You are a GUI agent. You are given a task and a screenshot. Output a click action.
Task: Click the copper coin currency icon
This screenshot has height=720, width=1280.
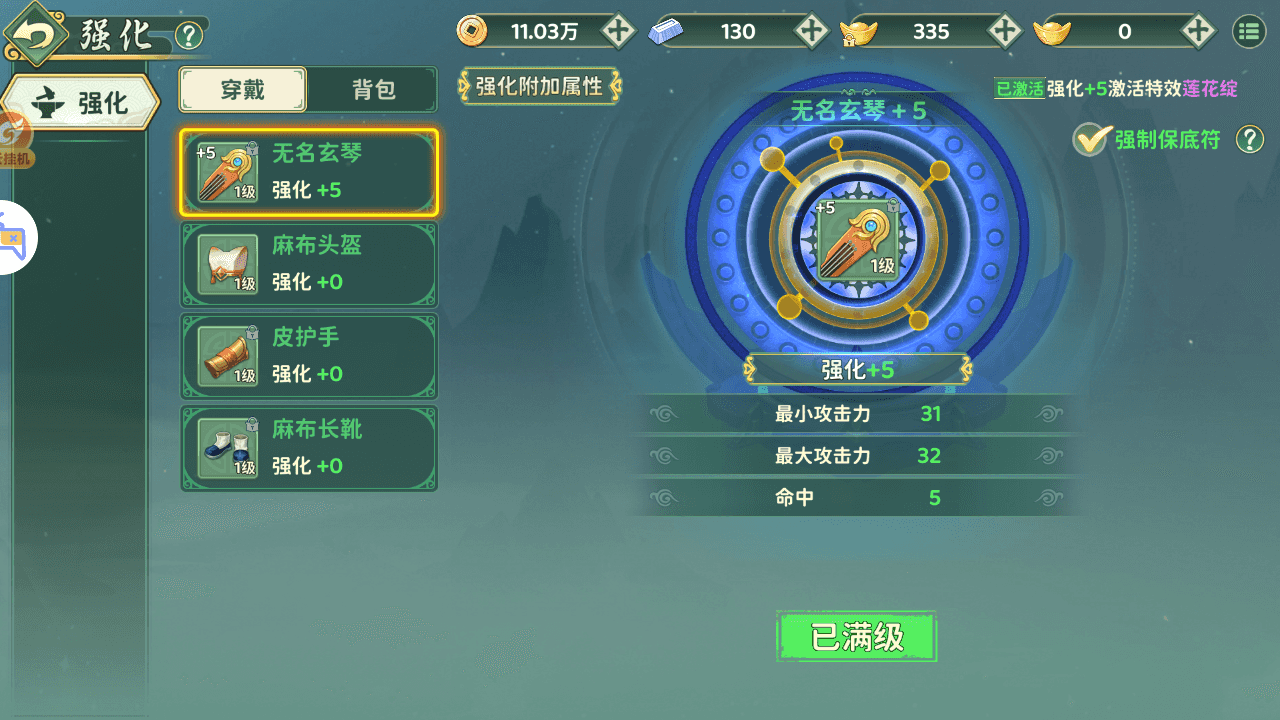(472, 31)
